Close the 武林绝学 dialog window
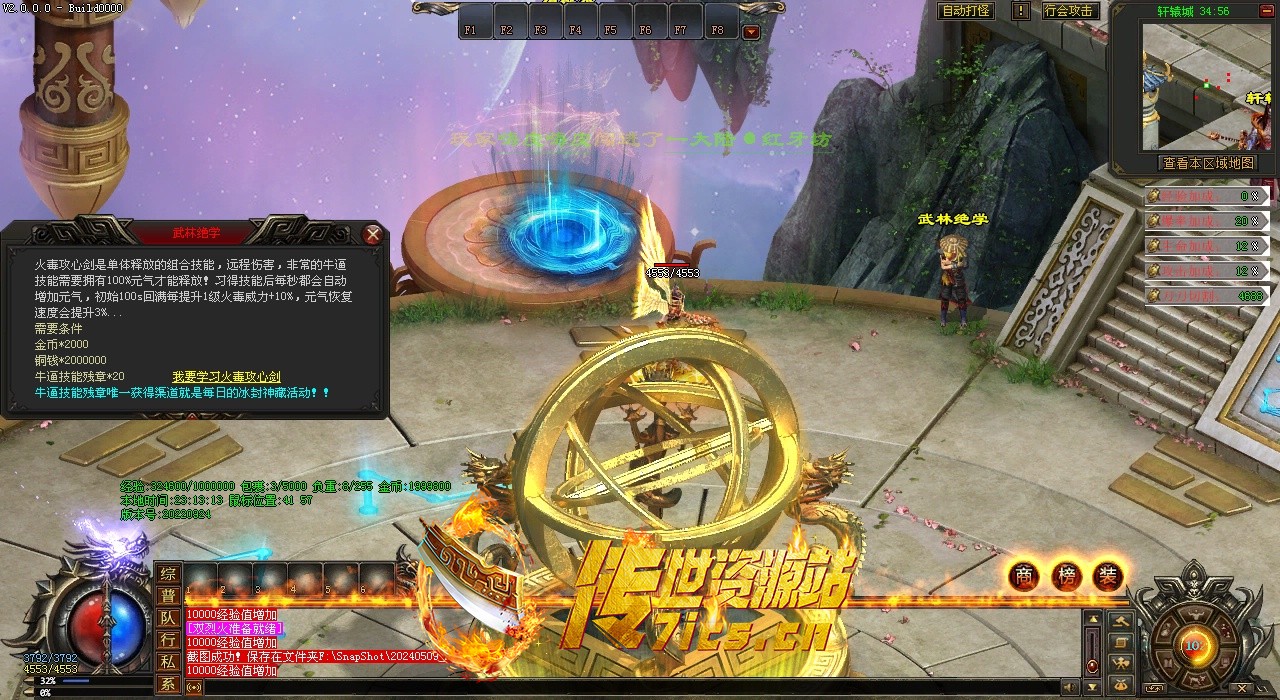Screen dimensions: 1280x700 tap(373, 235)
